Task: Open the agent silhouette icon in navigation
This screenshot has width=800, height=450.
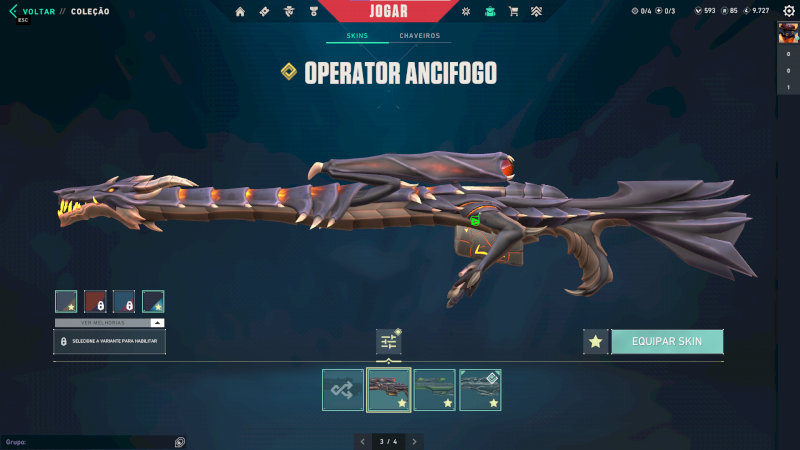Action: coord(288,12)
